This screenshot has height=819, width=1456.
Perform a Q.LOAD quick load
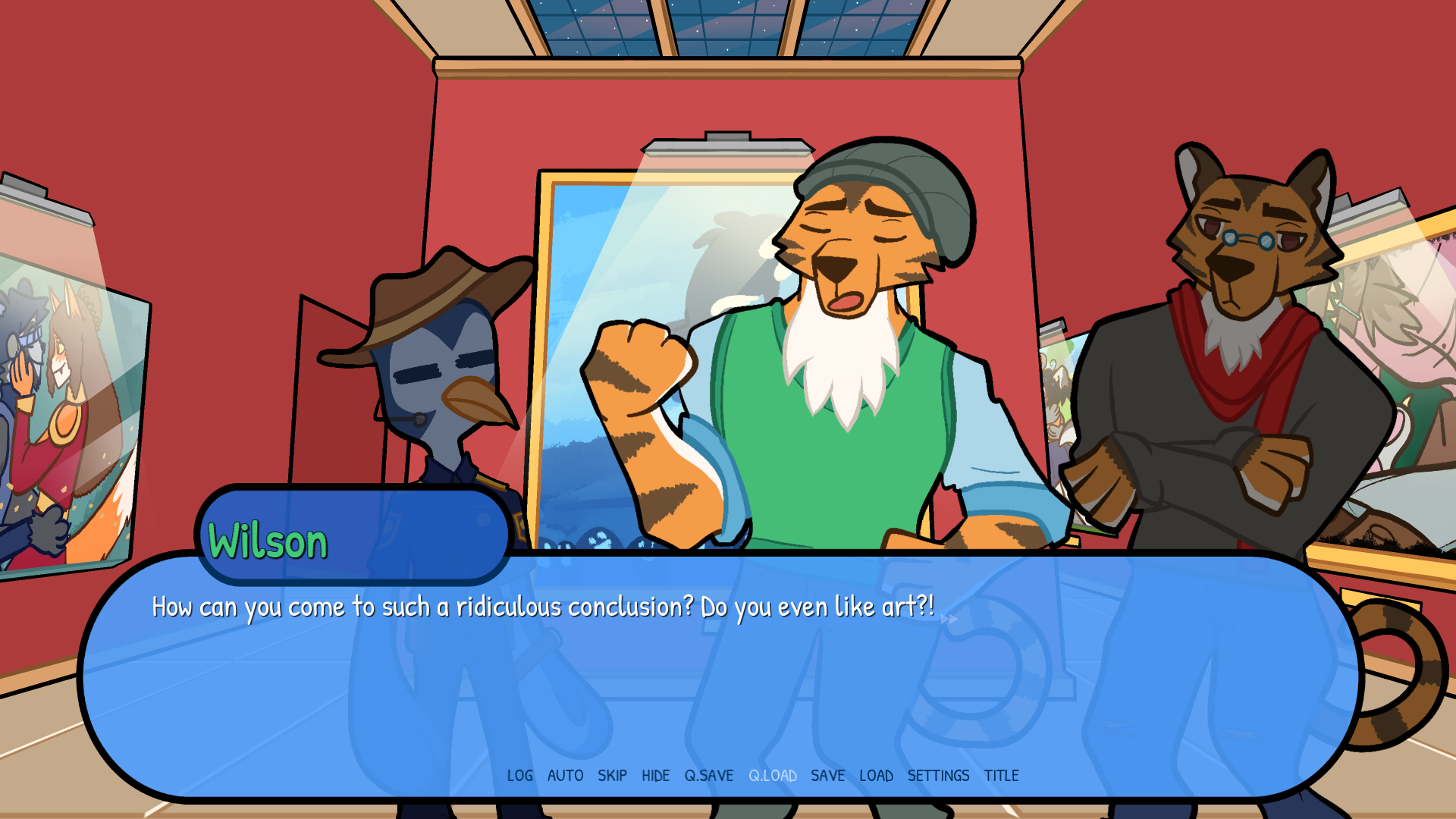point(773,776)
